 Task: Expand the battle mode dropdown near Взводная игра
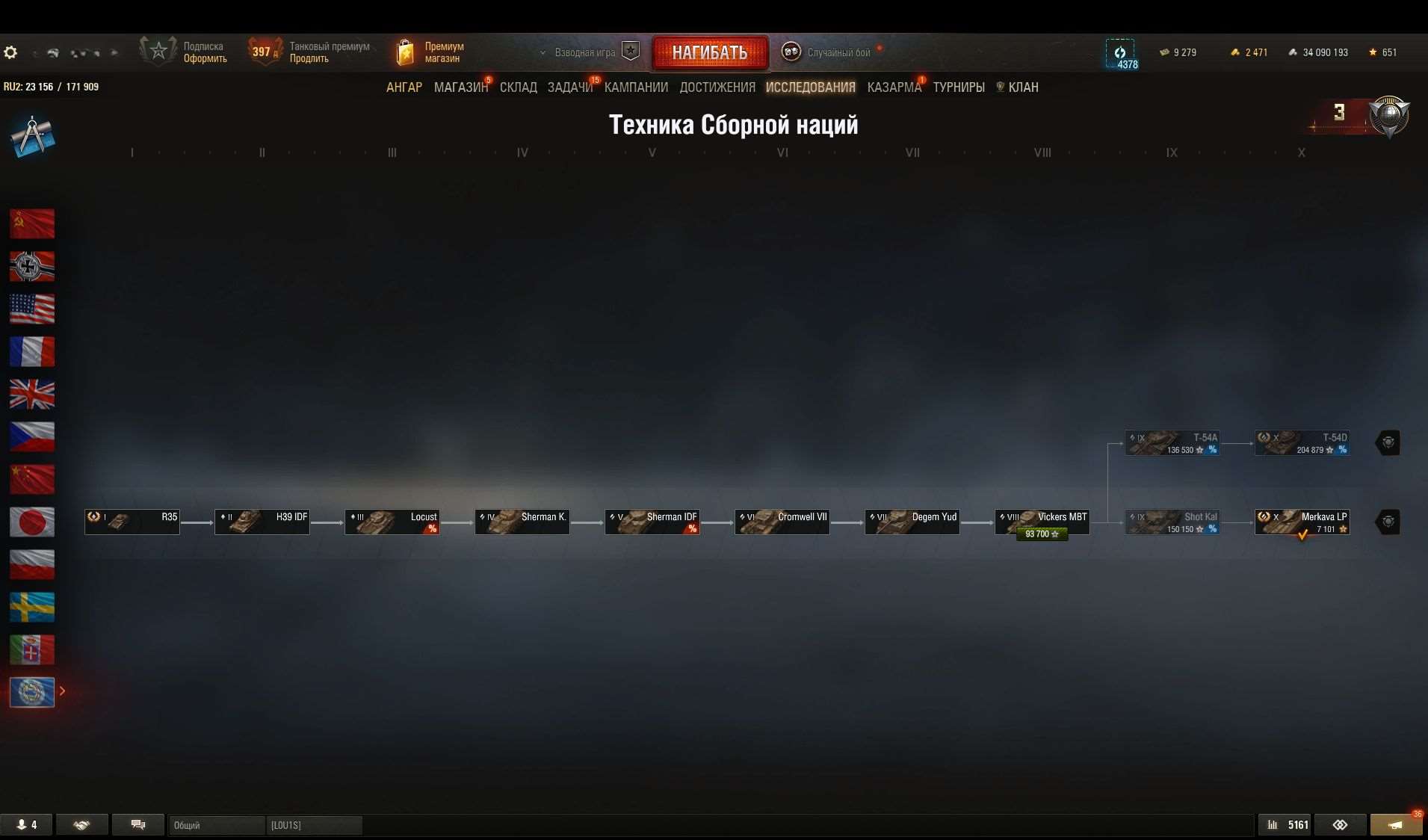543,52
